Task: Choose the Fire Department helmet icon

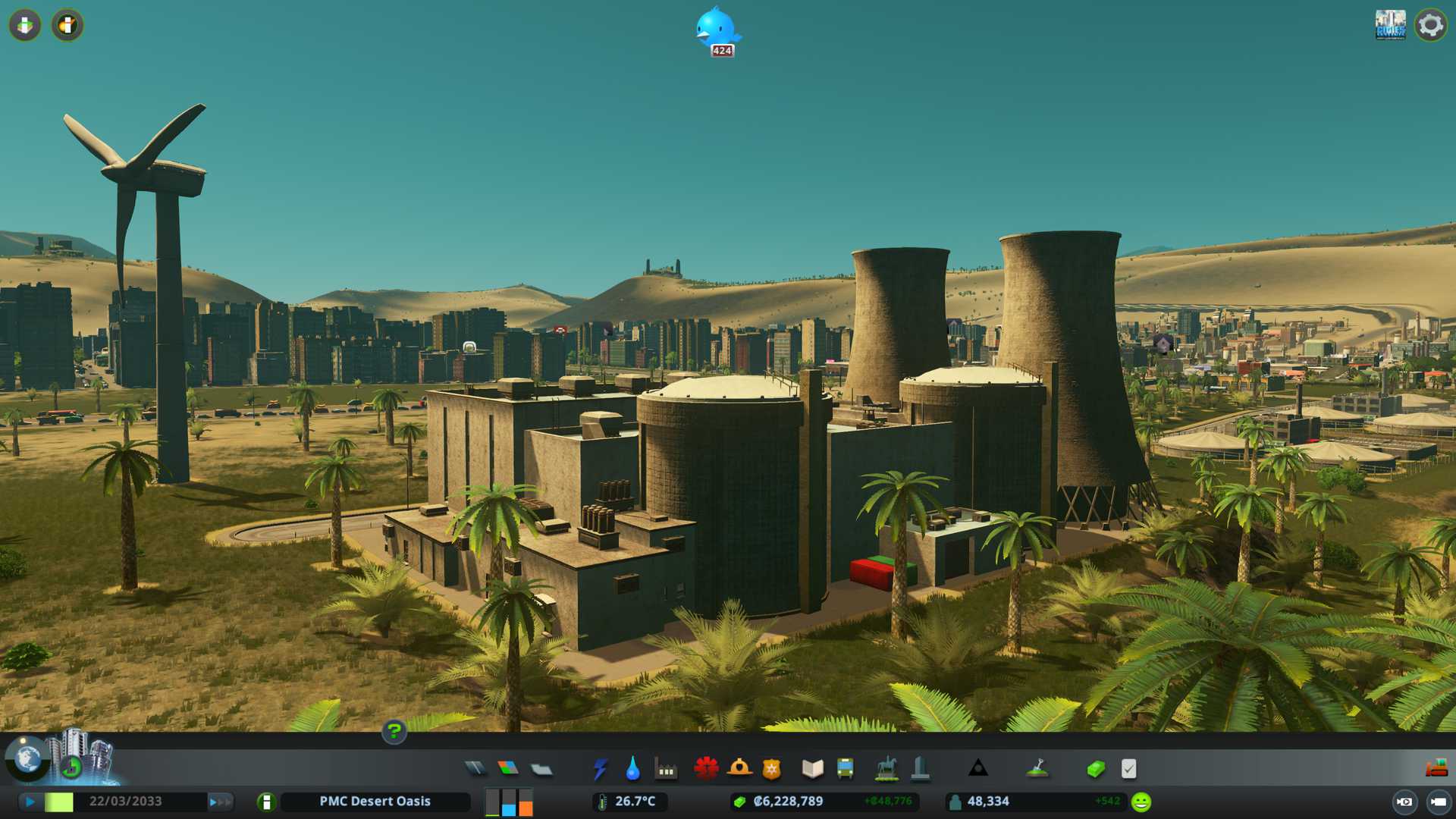Action: click(x=739, y=769)
